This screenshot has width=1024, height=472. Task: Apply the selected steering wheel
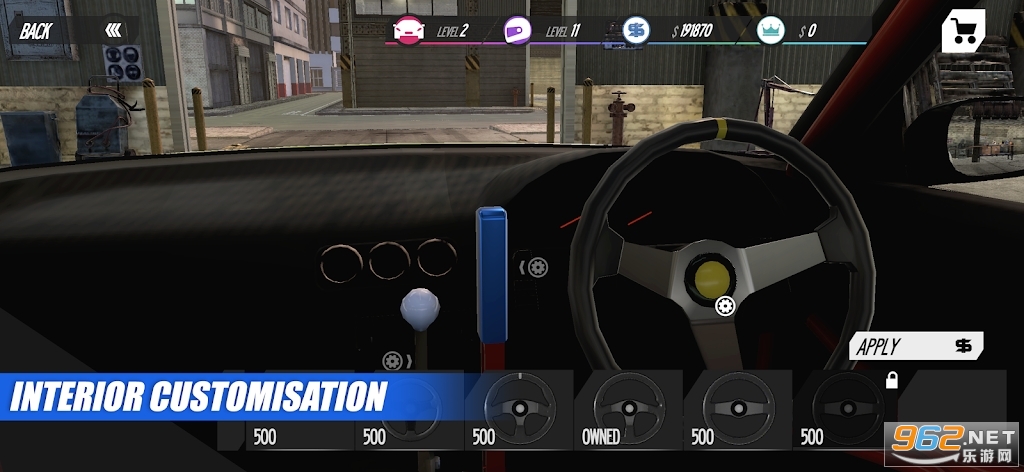click(x=916, y=346)
